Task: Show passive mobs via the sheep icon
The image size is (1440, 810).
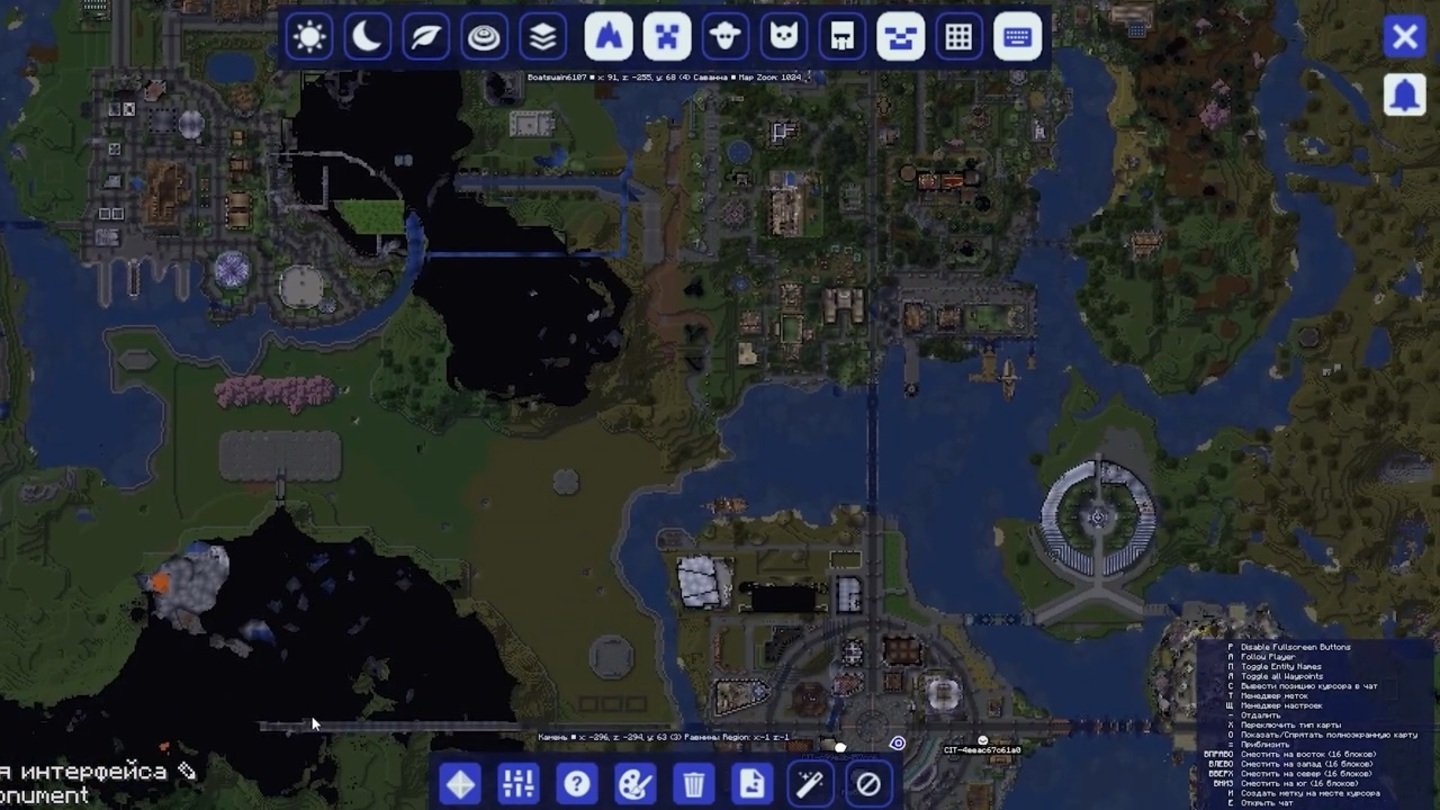Action: (x=724, y=37)
